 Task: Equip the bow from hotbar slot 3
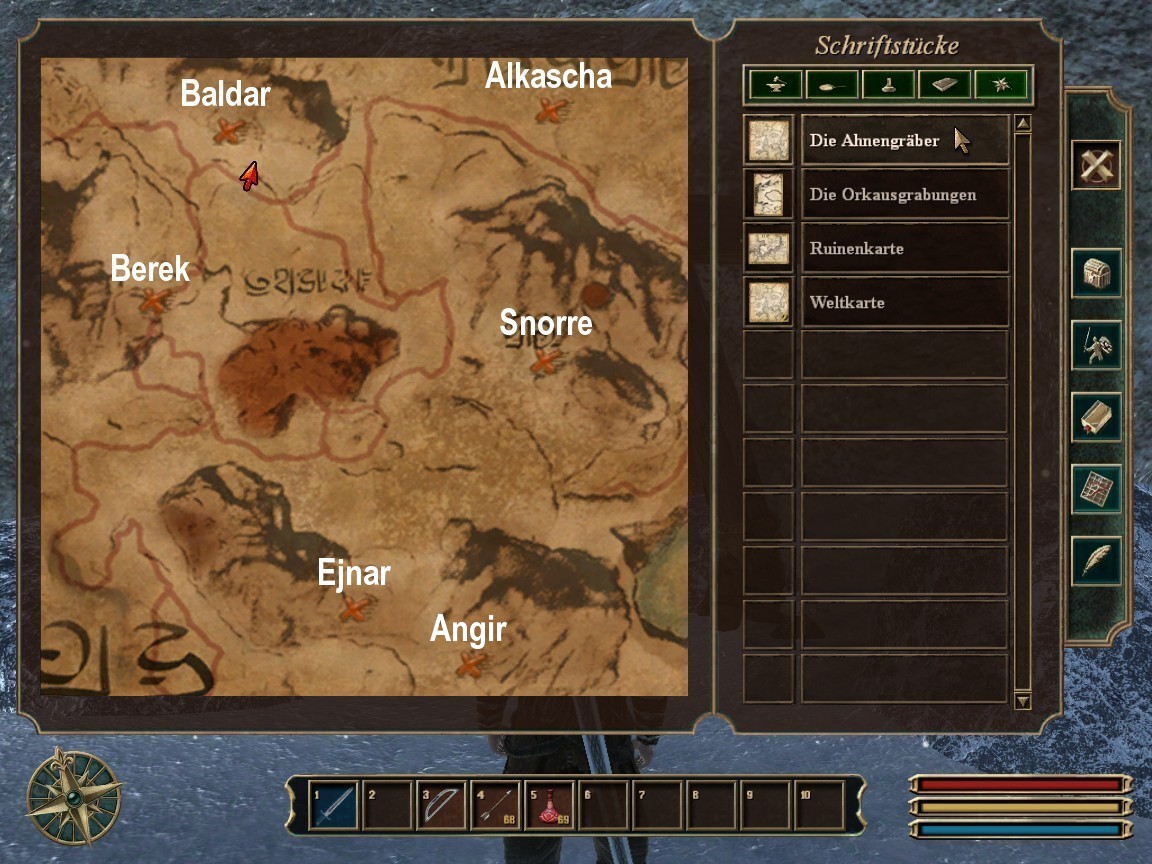[441, 805]
